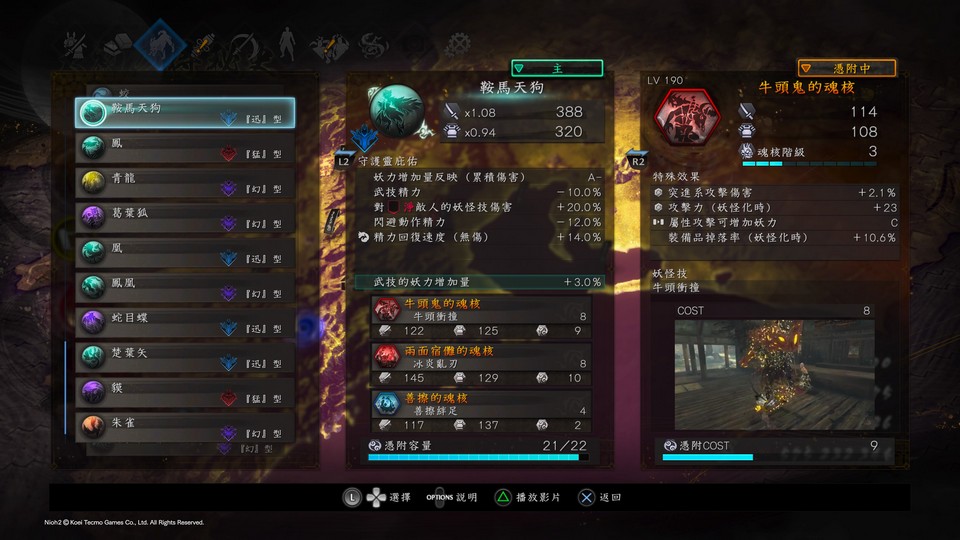Viewport: 960px width, 540px height.
Task: Select 葛葉狐 from the spirit list
Action: (x=186, y=215)
